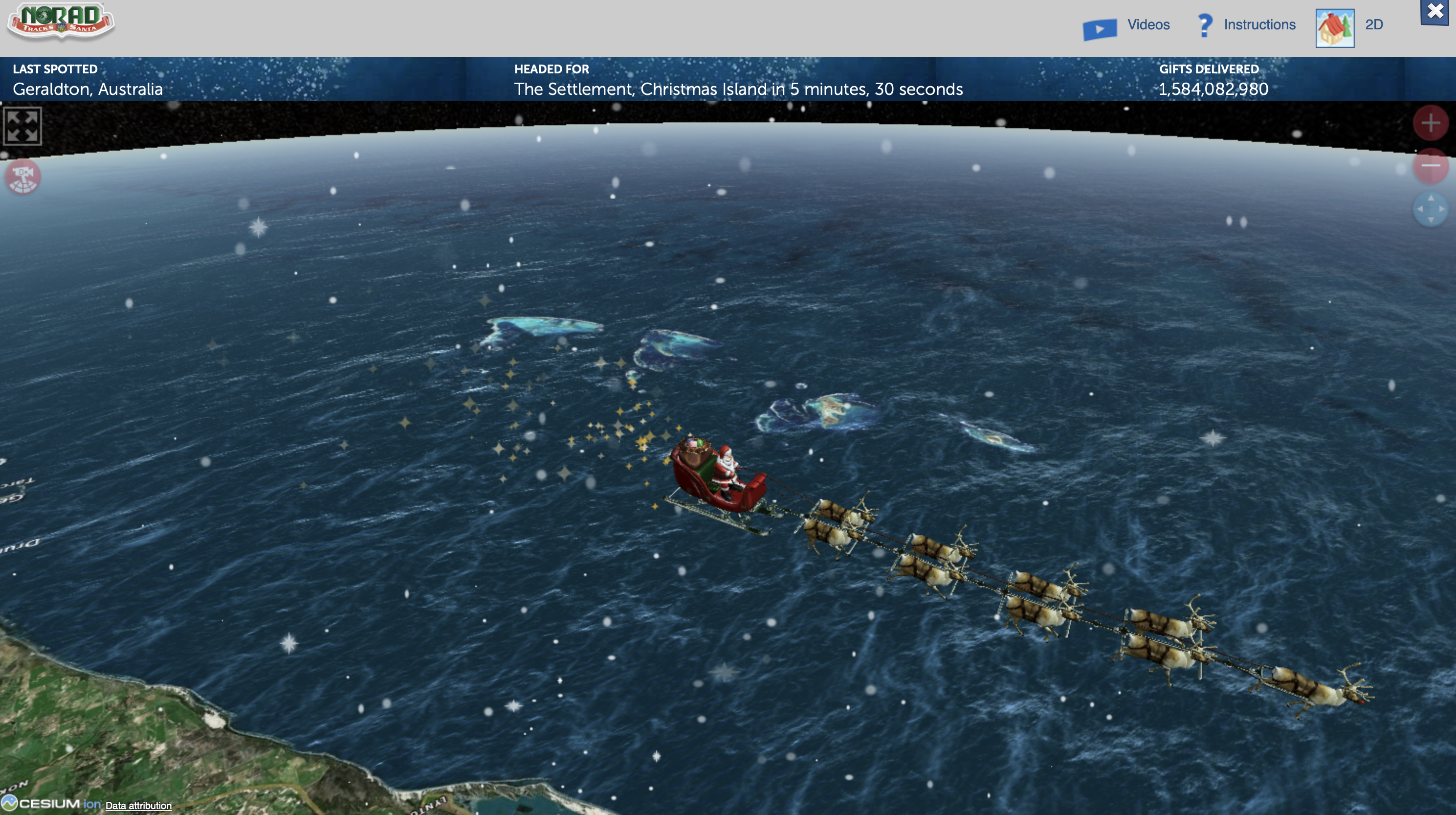Toggle fullscreen with the arrows icon
Viewport: 1456px width, 815px height.
click(22, 126)
